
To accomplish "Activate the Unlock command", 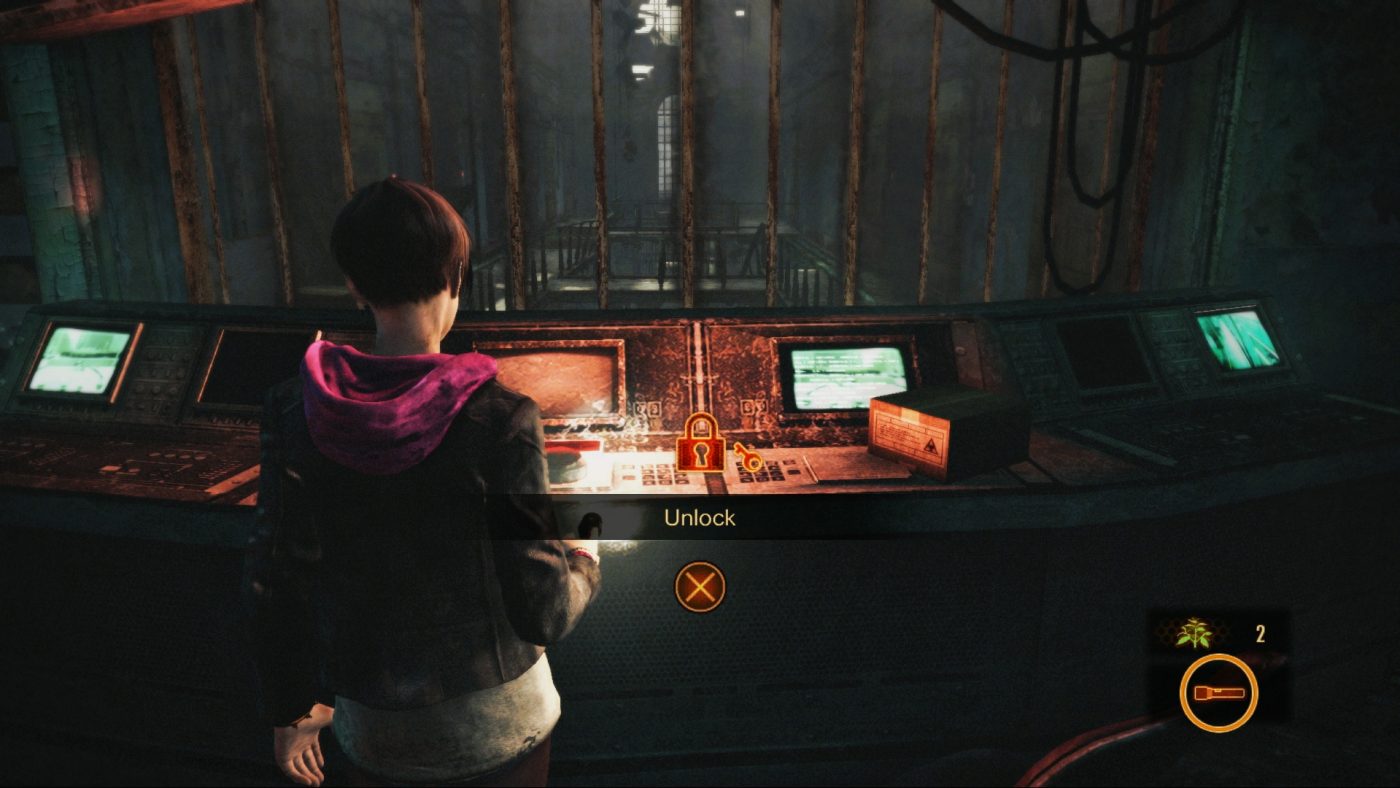I will 700,588.
